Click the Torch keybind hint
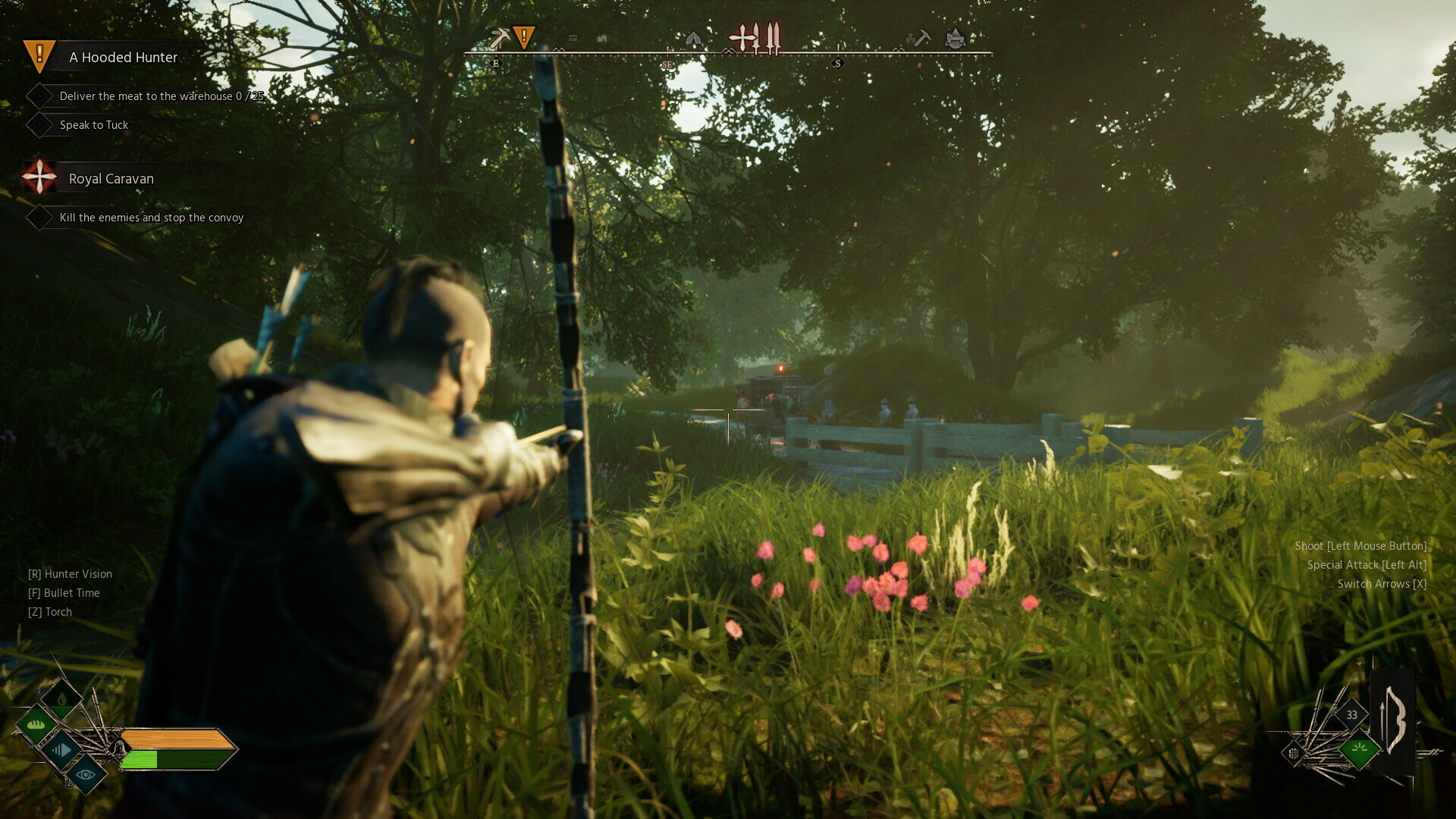This screenshot has height=819, width=1456. (49, 611)
